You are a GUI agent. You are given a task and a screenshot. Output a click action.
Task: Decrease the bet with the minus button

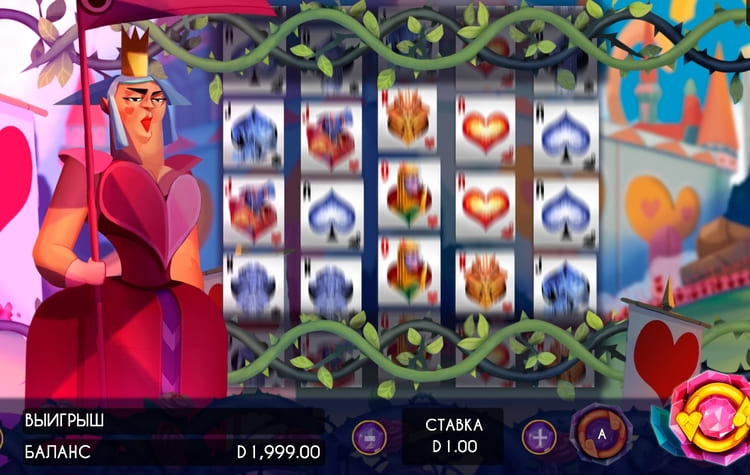pyautogui.click(x=368, y=437)
